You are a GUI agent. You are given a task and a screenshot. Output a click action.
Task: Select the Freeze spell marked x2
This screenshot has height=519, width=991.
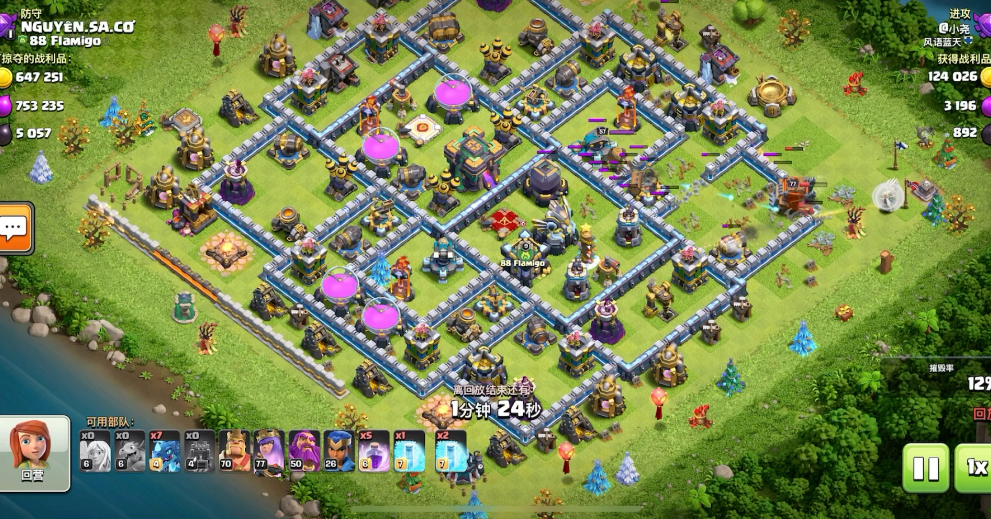point(445,451)
